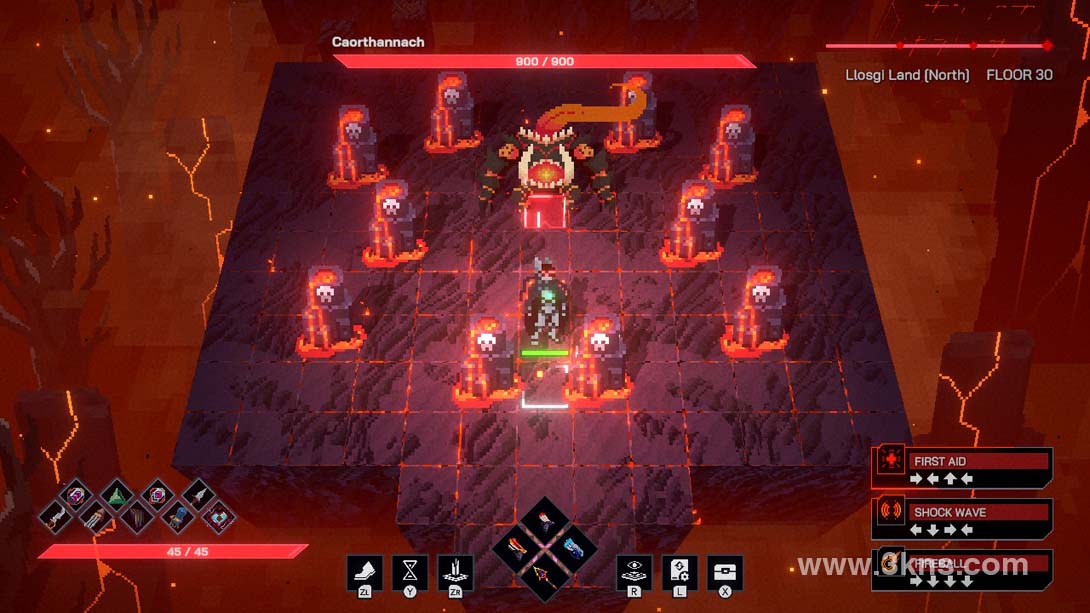Open the document-with-gear settings icon
The width and height of the screenshot is (1090, 613).
pyautogui.click(x=680, y=573)
